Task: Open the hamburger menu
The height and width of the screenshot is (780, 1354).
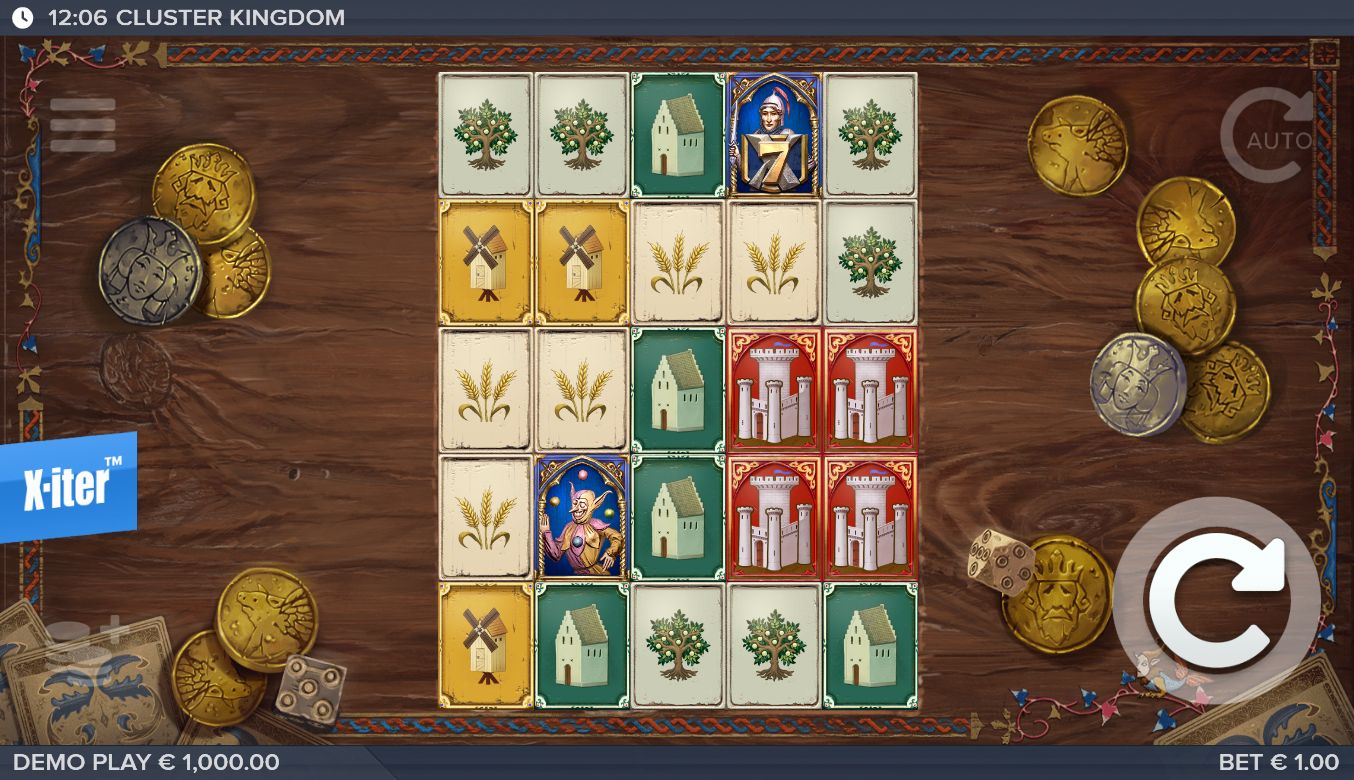Action: [x=83, y=126]
